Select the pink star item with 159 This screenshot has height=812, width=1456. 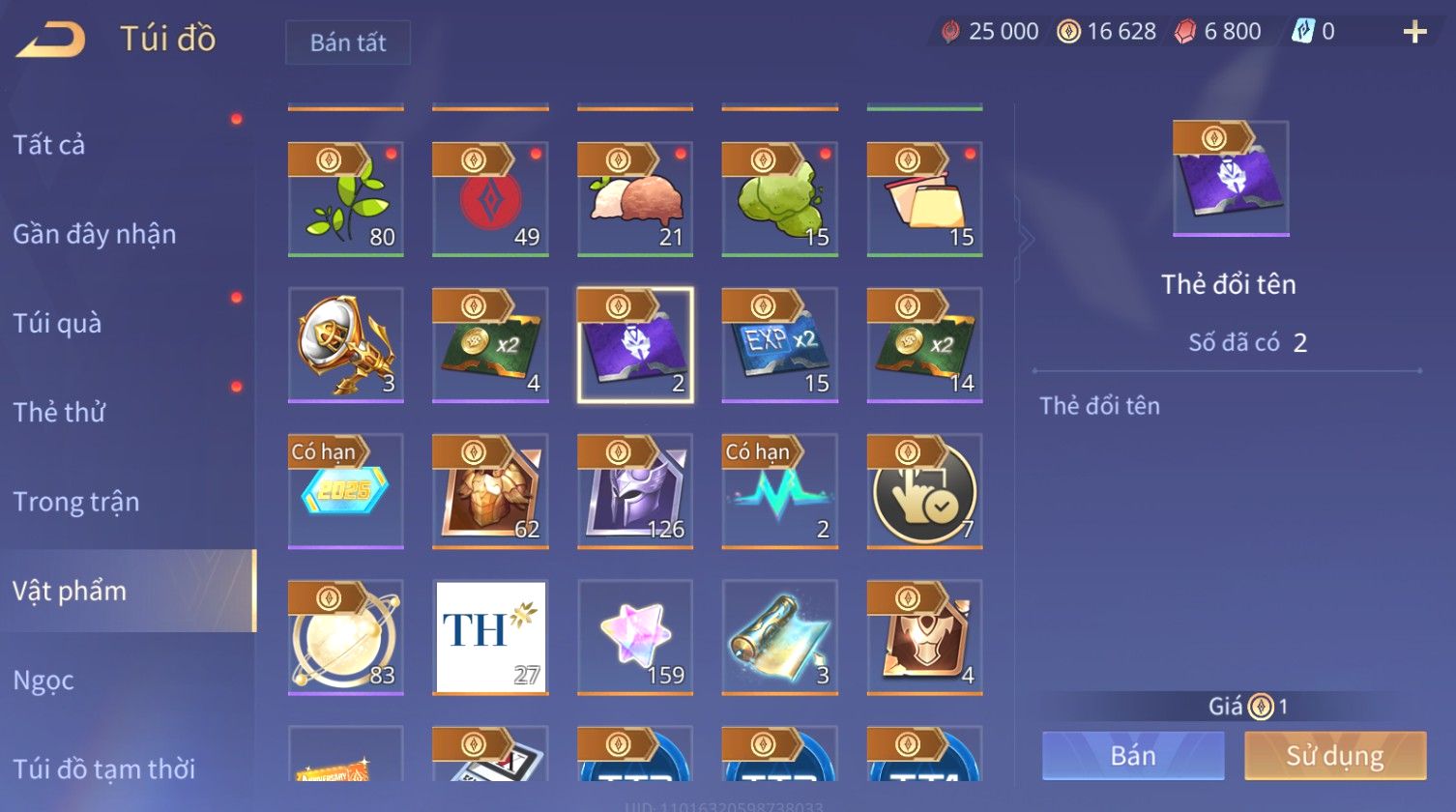(x=634, y=637)
